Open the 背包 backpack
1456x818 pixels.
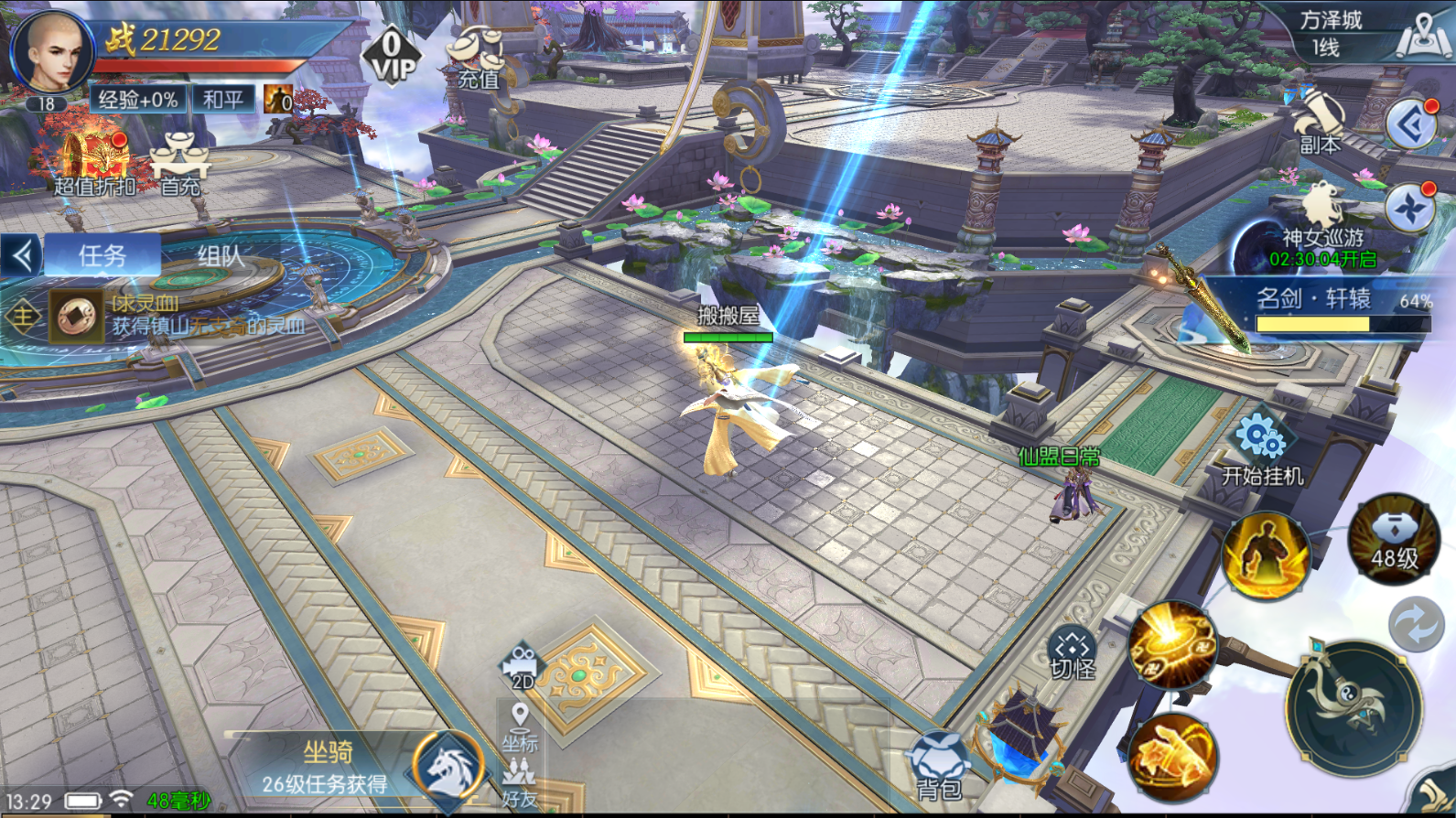pos(938,767)
